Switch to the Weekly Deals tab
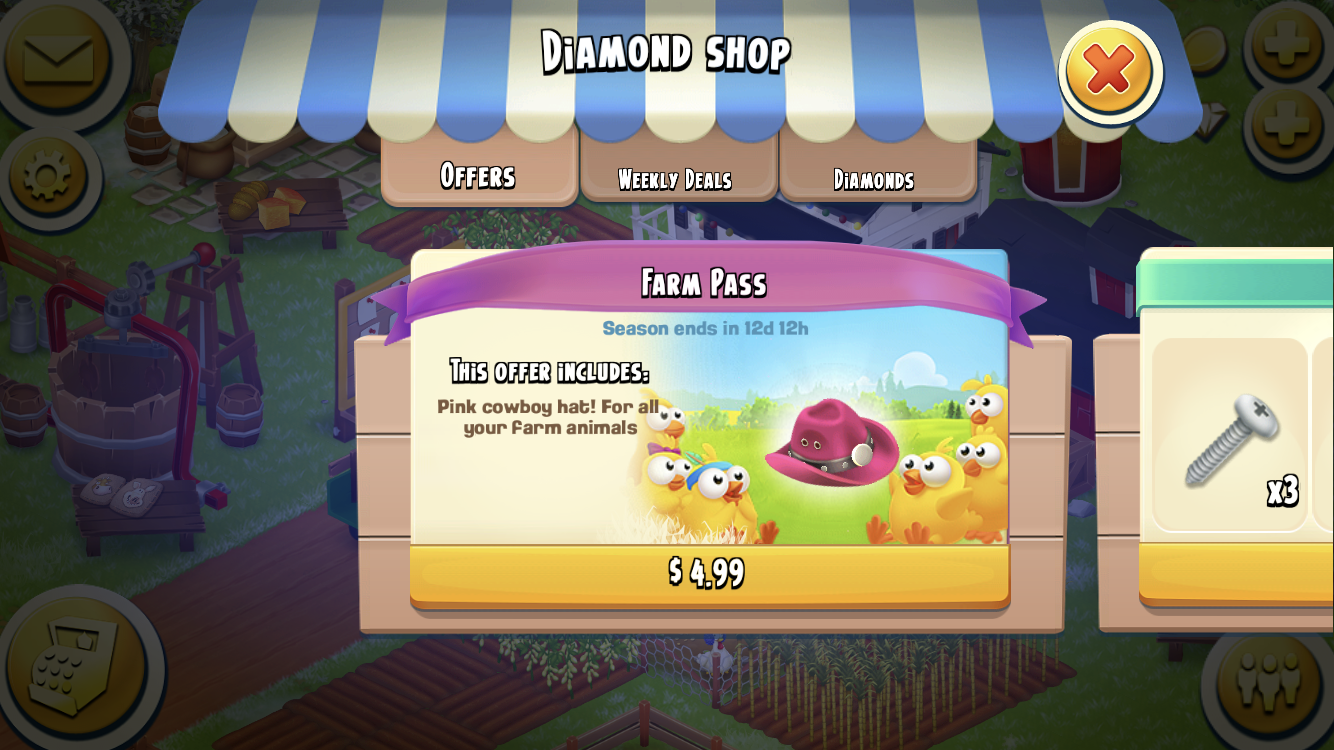Screen dimensions: 1334x750 pyautogui.click(x=679, y=178)
